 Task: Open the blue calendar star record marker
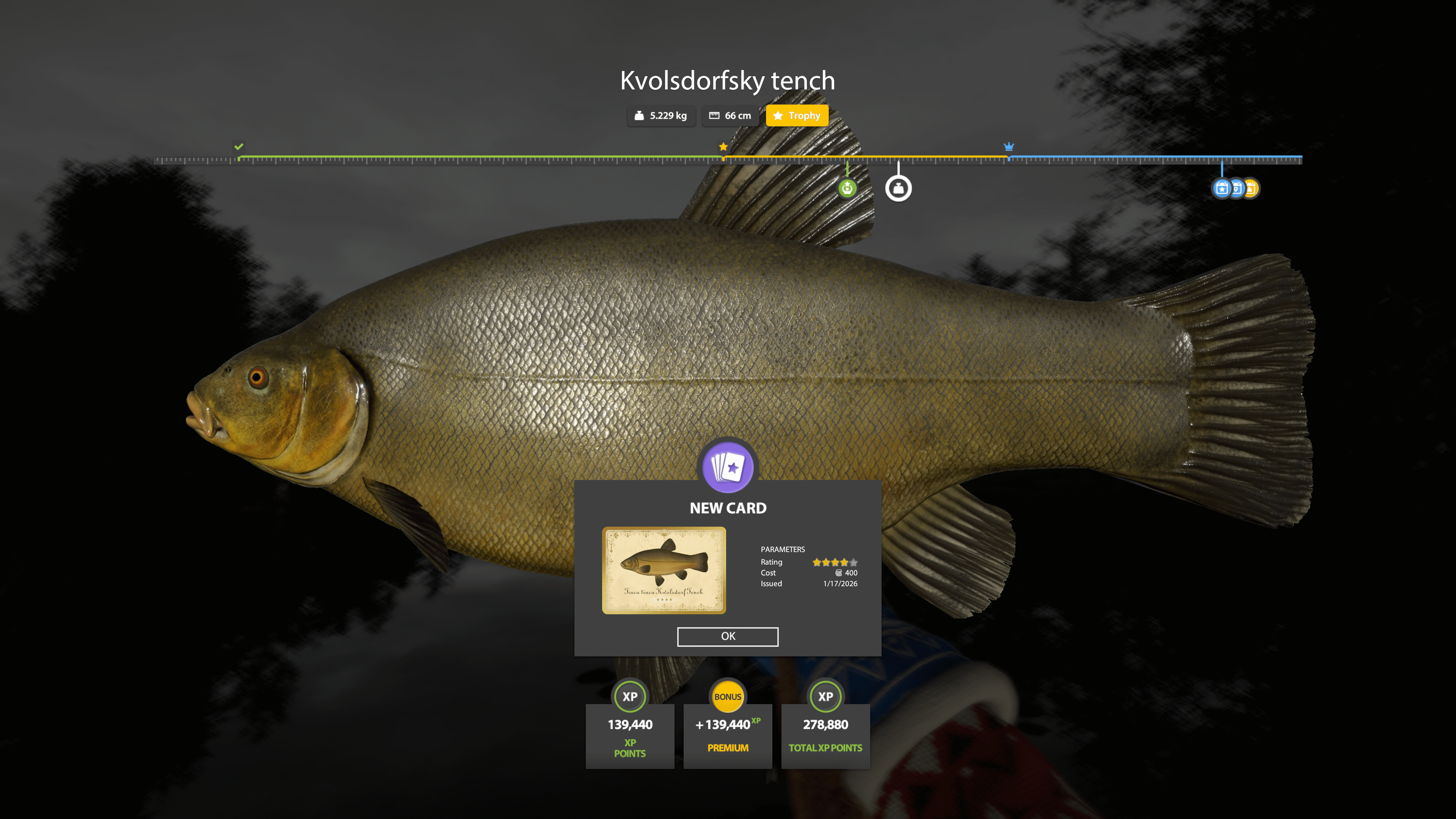1221,188
